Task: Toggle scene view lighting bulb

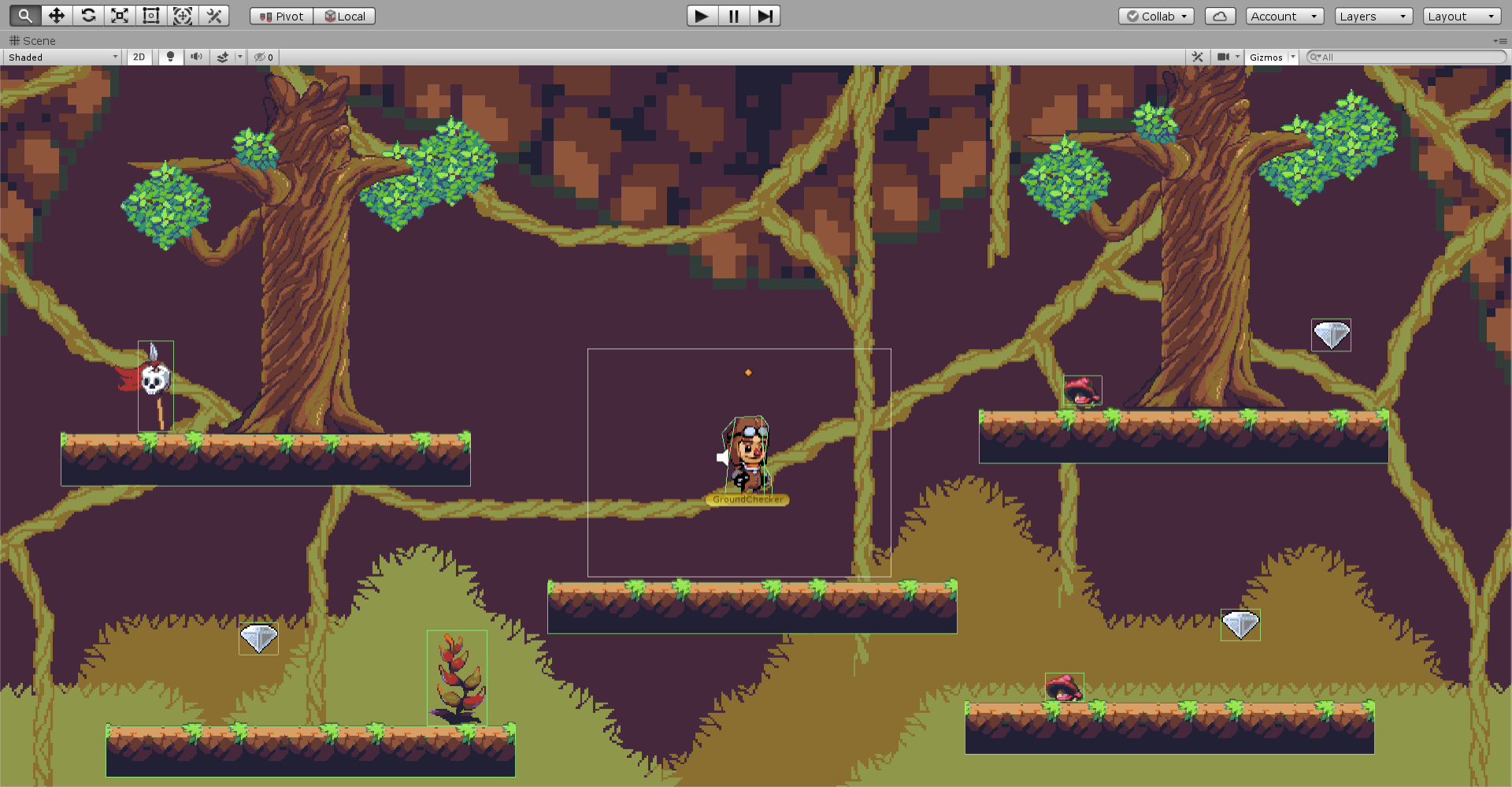Action: (170, 57)
